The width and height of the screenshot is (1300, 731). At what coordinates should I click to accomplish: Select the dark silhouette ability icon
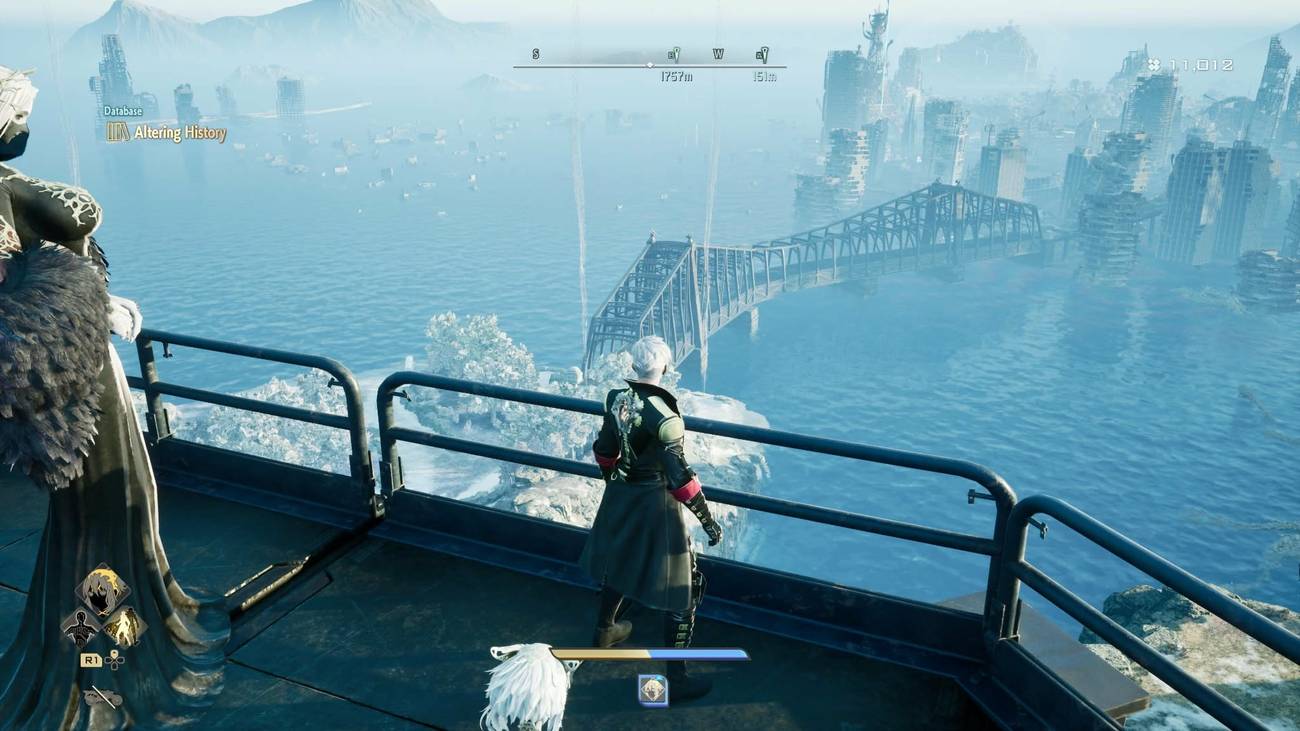(80, 628)
